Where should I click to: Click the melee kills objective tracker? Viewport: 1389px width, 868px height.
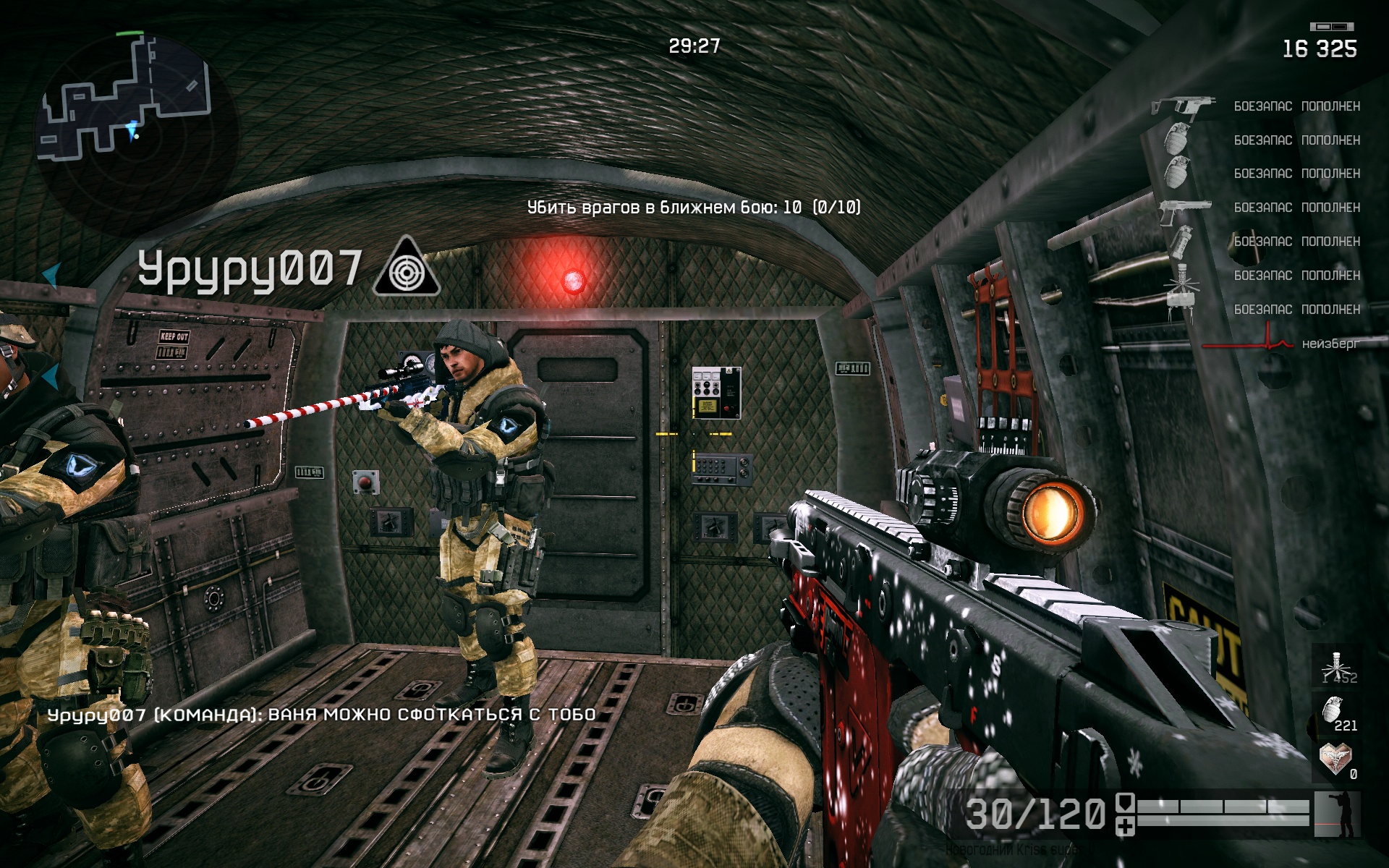tap(694, 208)
